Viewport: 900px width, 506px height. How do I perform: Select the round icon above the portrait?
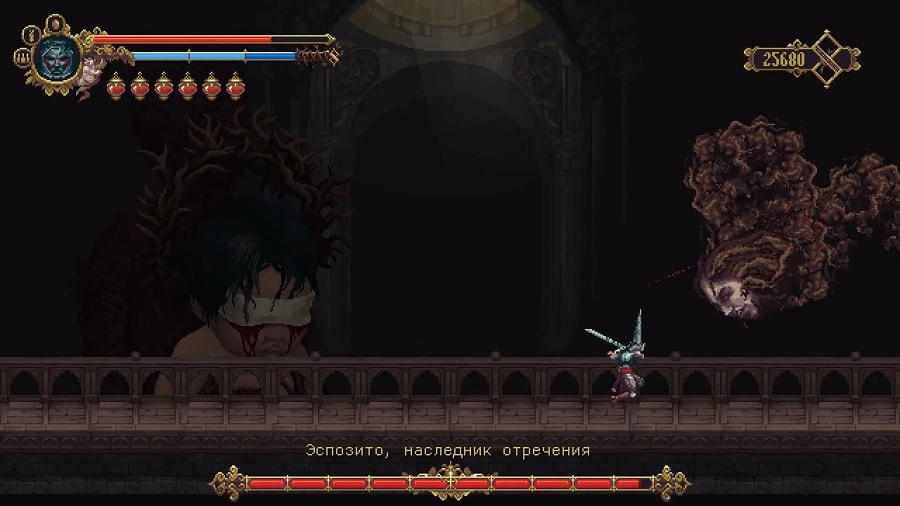[54, 22]
